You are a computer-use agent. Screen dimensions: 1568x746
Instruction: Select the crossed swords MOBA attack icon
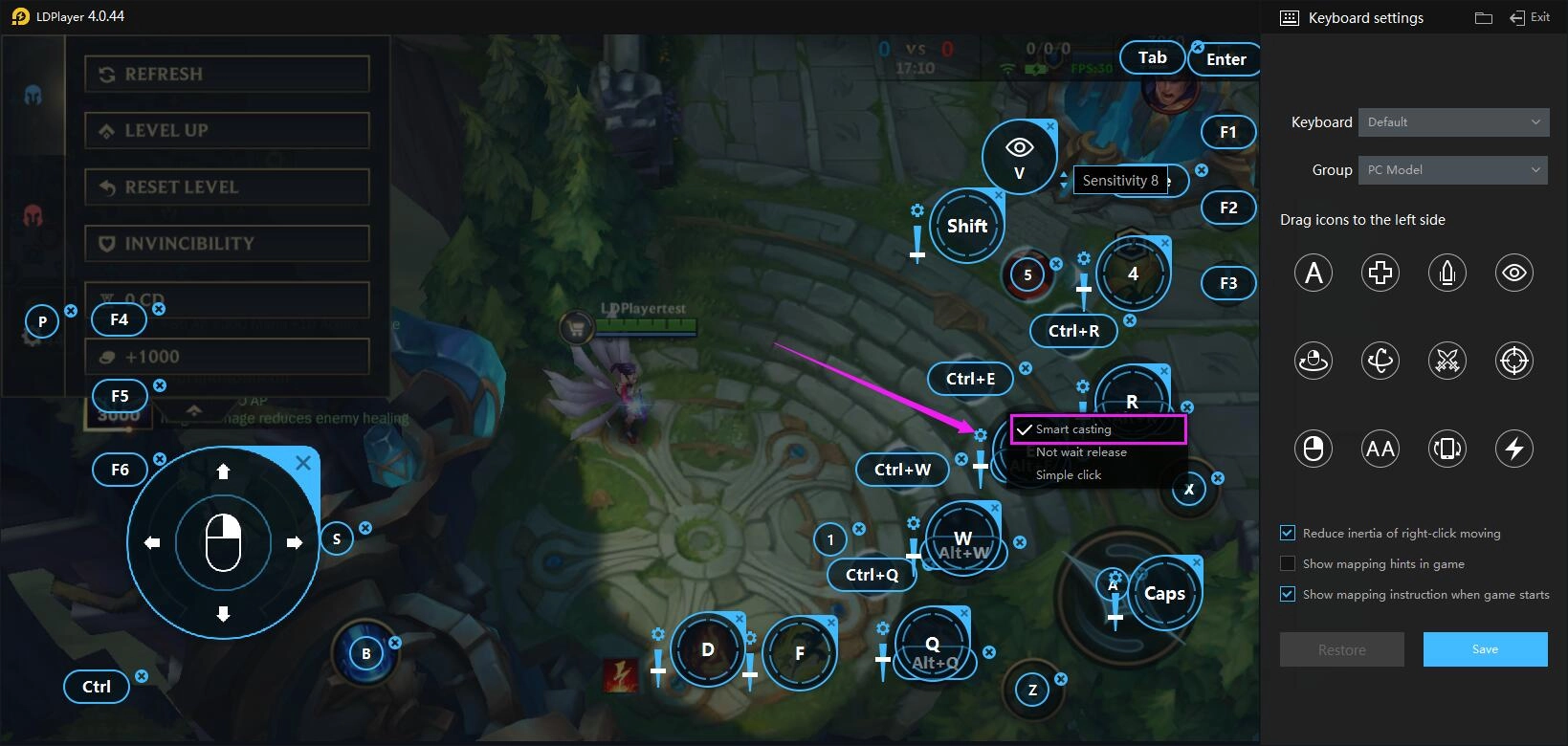tap(1447, 361)
